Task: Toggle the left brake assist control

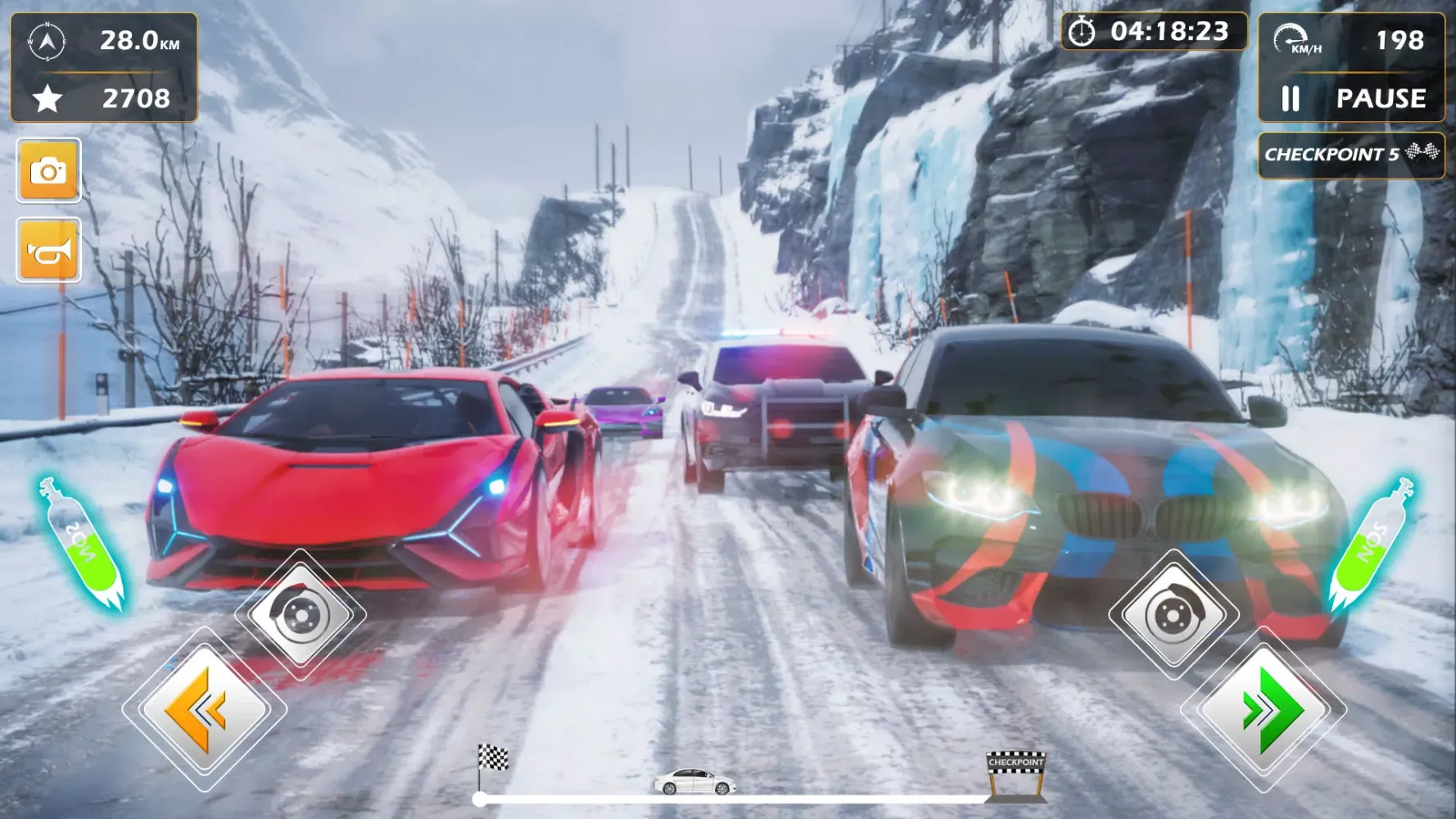Action: click(300, 616)
